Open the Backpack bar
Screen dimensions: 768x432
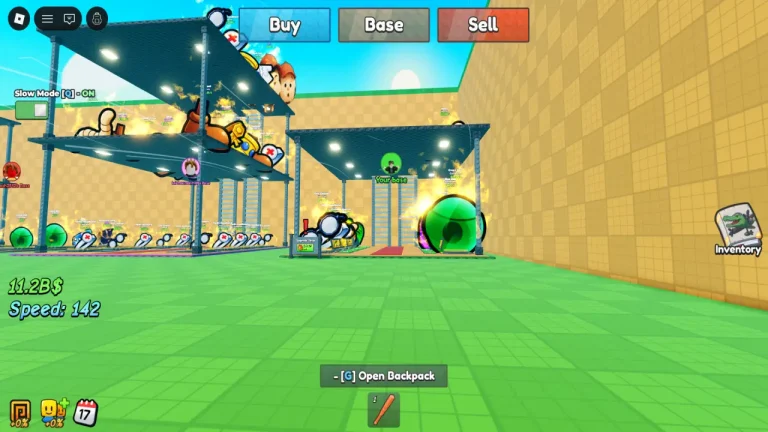(x=384, y=376)
